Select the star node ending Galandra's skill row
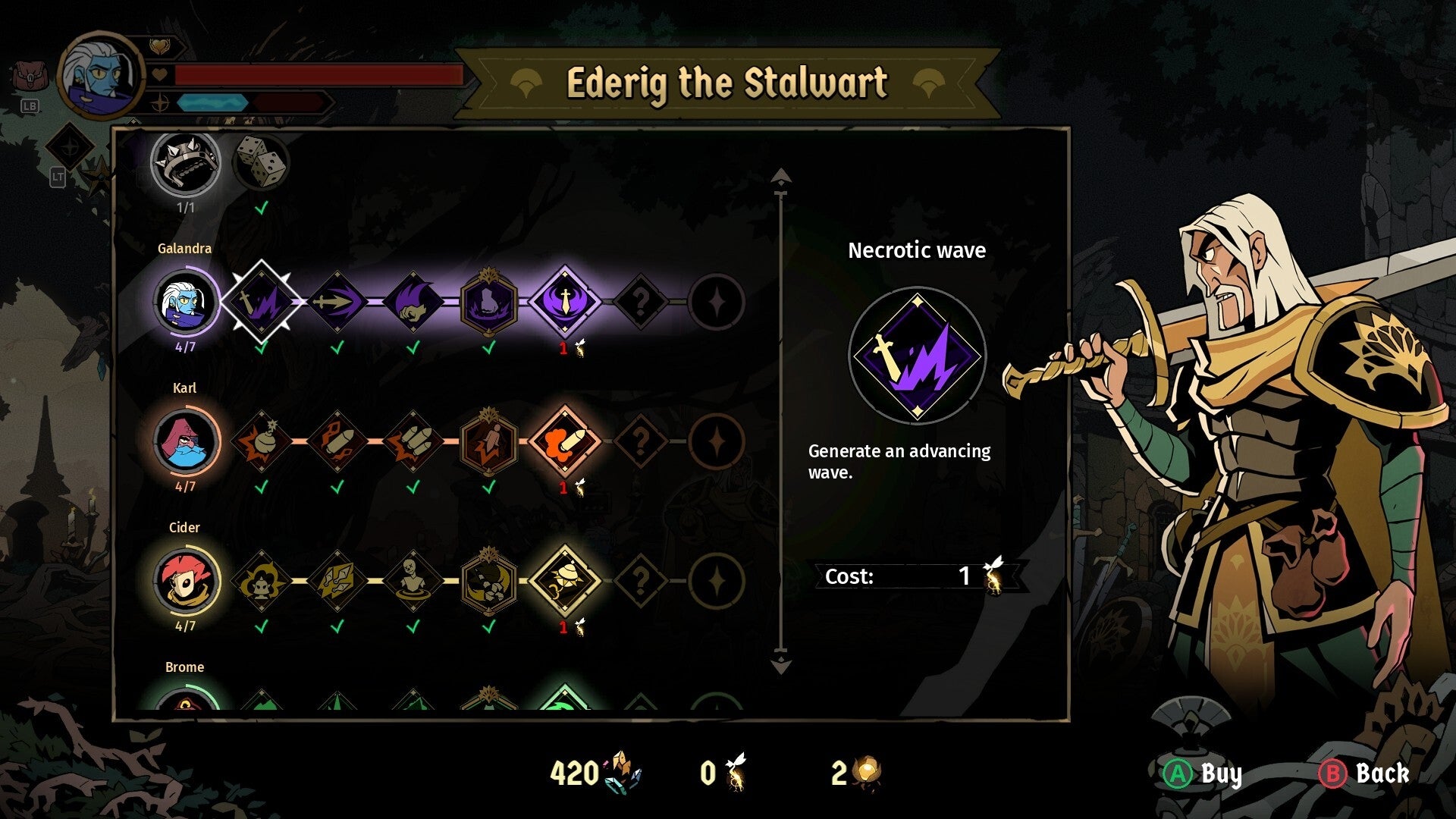This screenshot has height=819, width=1456. pyautogui.click(x=717, y=302)
